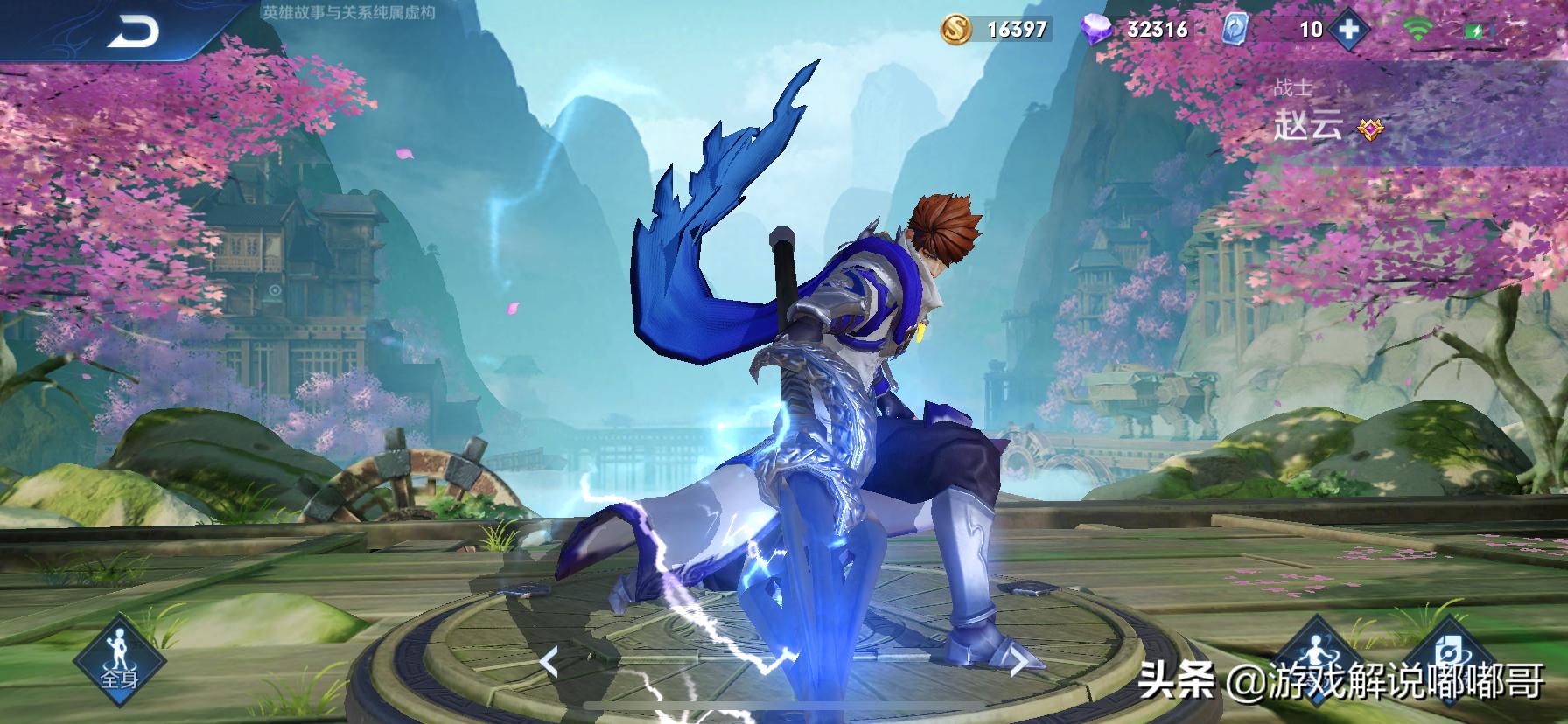Tap the mastery badge beside 赵云

point(1369,129)
